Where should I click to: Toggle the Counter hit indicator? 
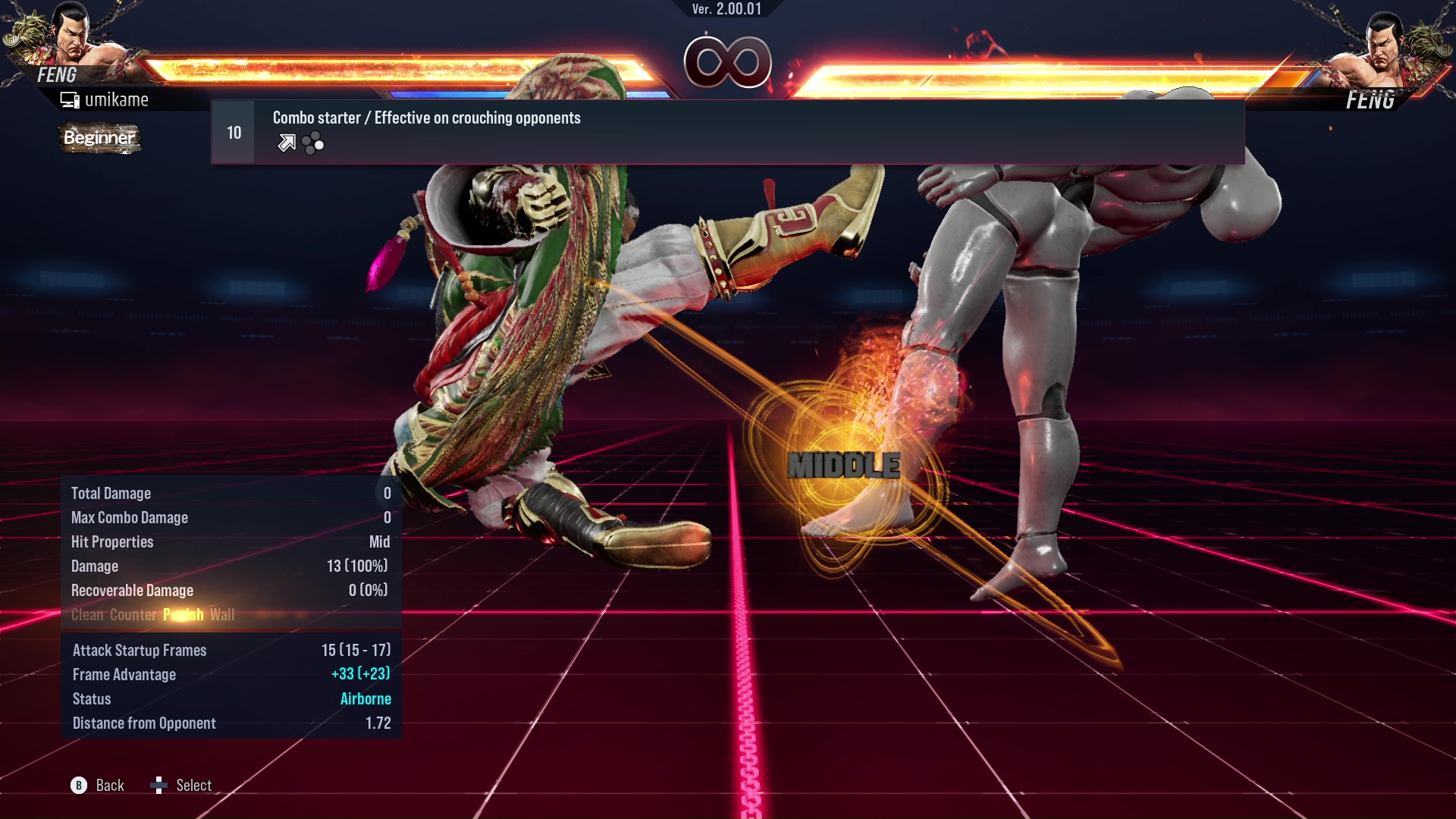pyautogui.click(x=133, y=615)
